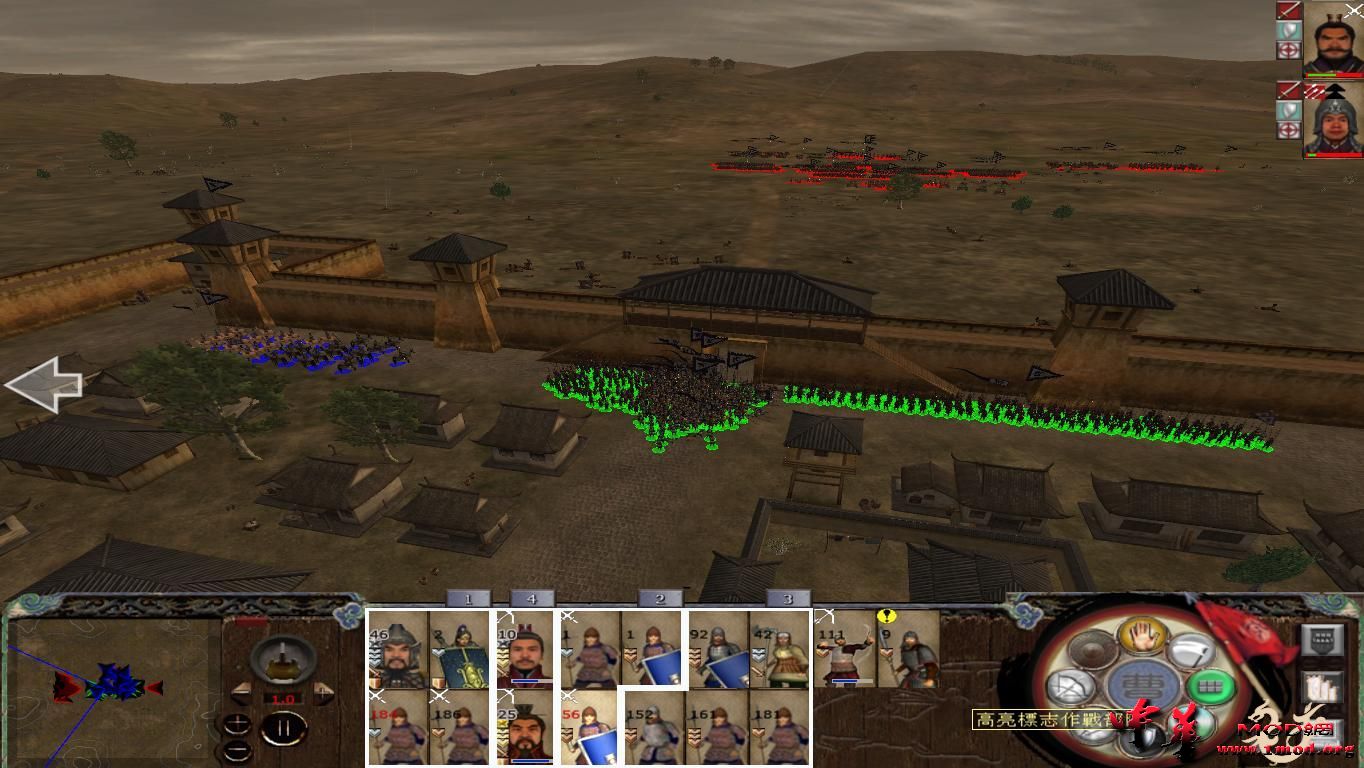Screen dimensions: 1364x768
Task: Click the halt hand icon on the command wheel
Action: pos(1142,638)
